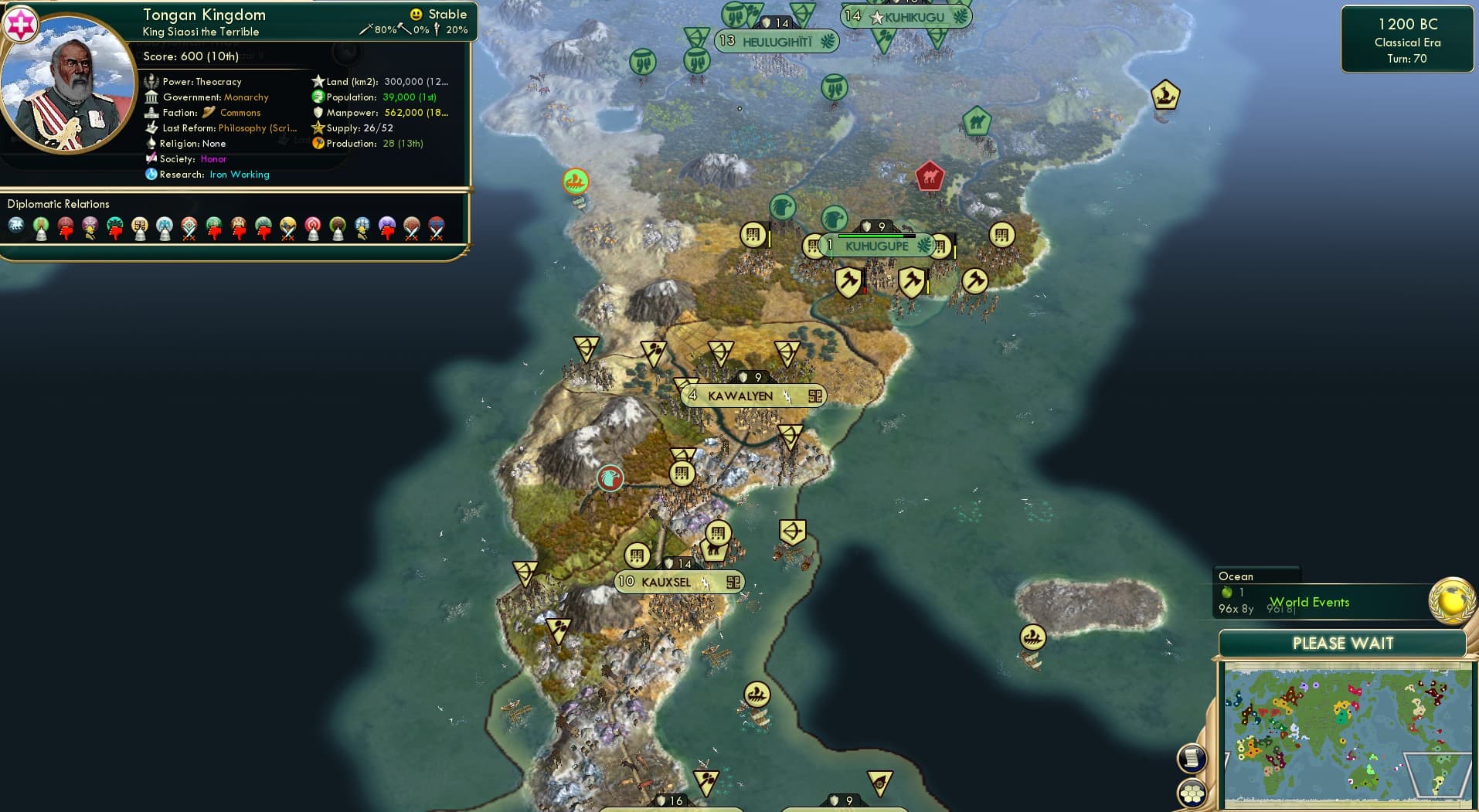The width and height of the screenshot is (1479, 812).
Task: Click the Monarchy government building icon
Action: pyautogui.click(x=152, y=97)
